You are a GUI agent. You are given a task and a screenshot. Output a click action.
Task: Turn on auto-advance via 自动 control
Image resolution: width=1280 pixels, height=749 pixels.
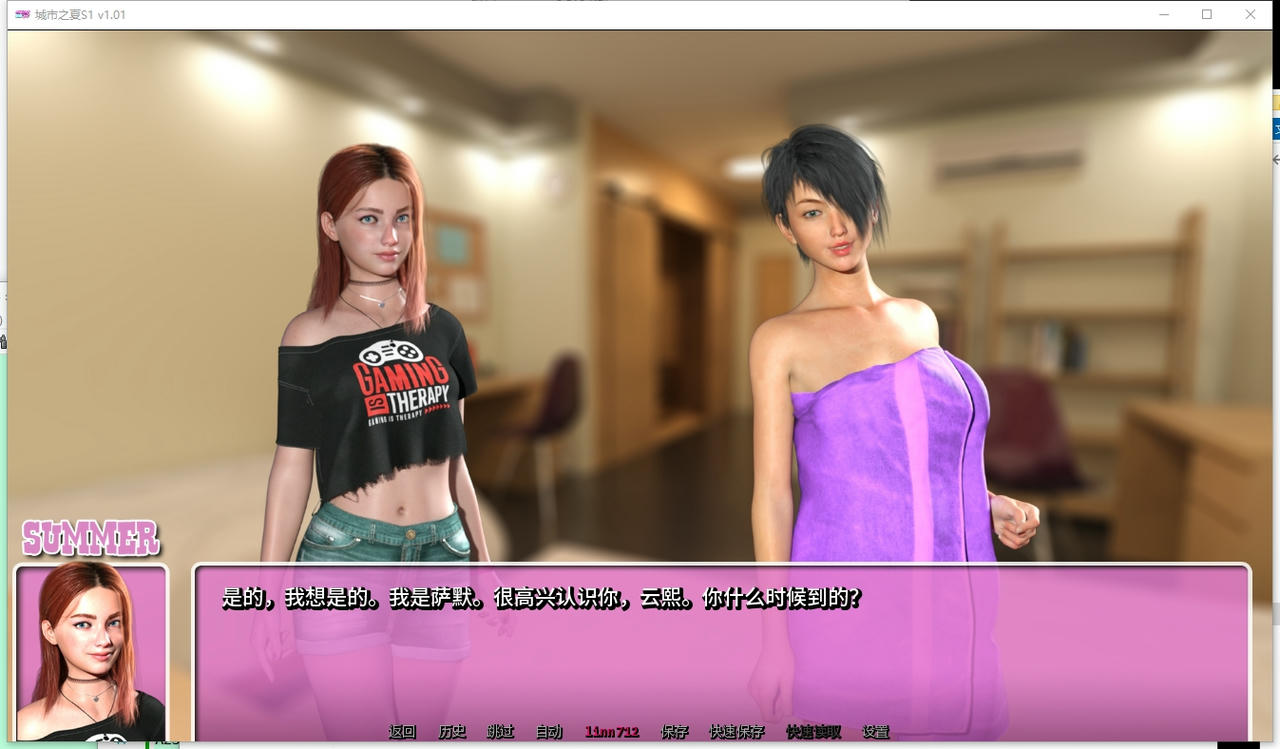[x=548, y=731]
